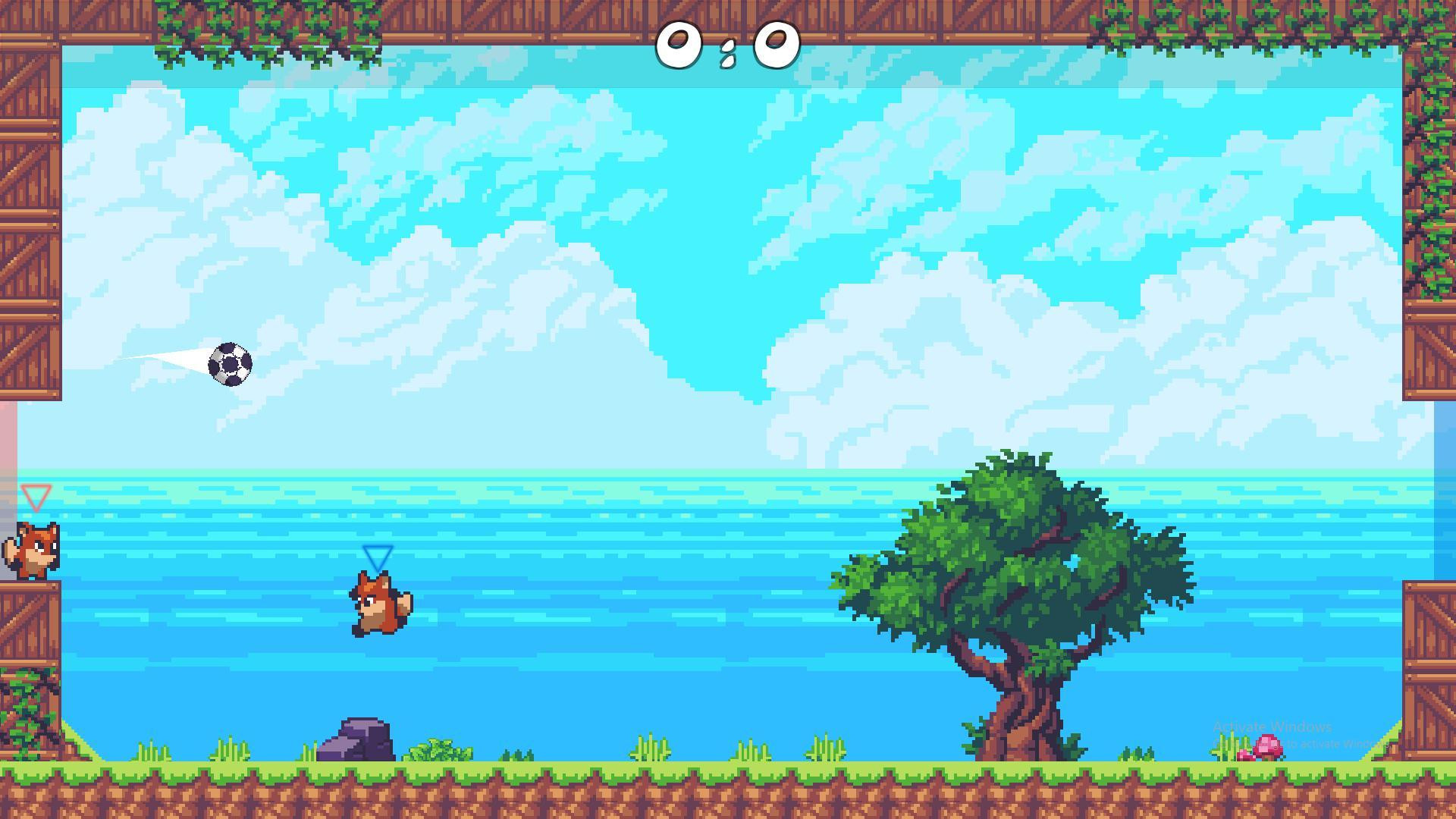Click the soccer ball in mid-air

230,362
